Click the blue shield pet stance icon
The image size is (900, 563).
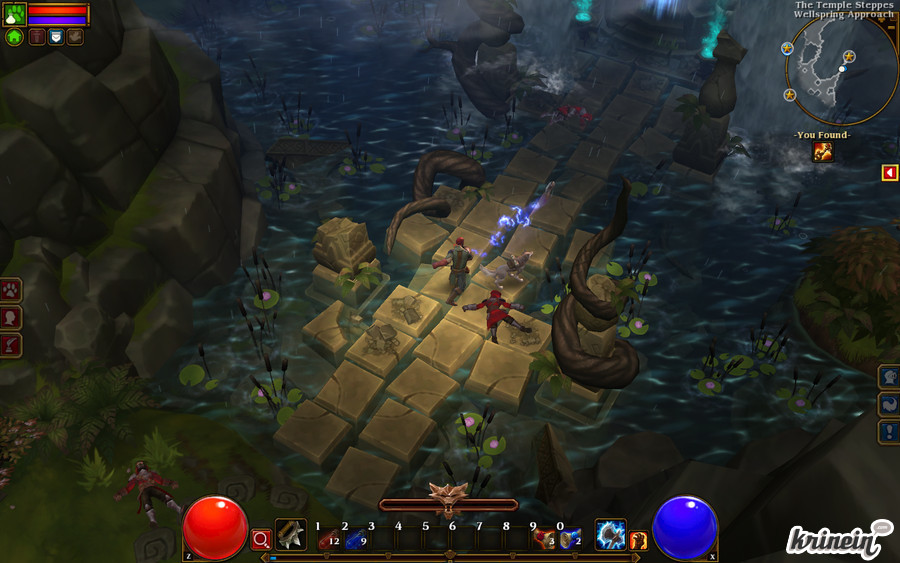(56, 37)
